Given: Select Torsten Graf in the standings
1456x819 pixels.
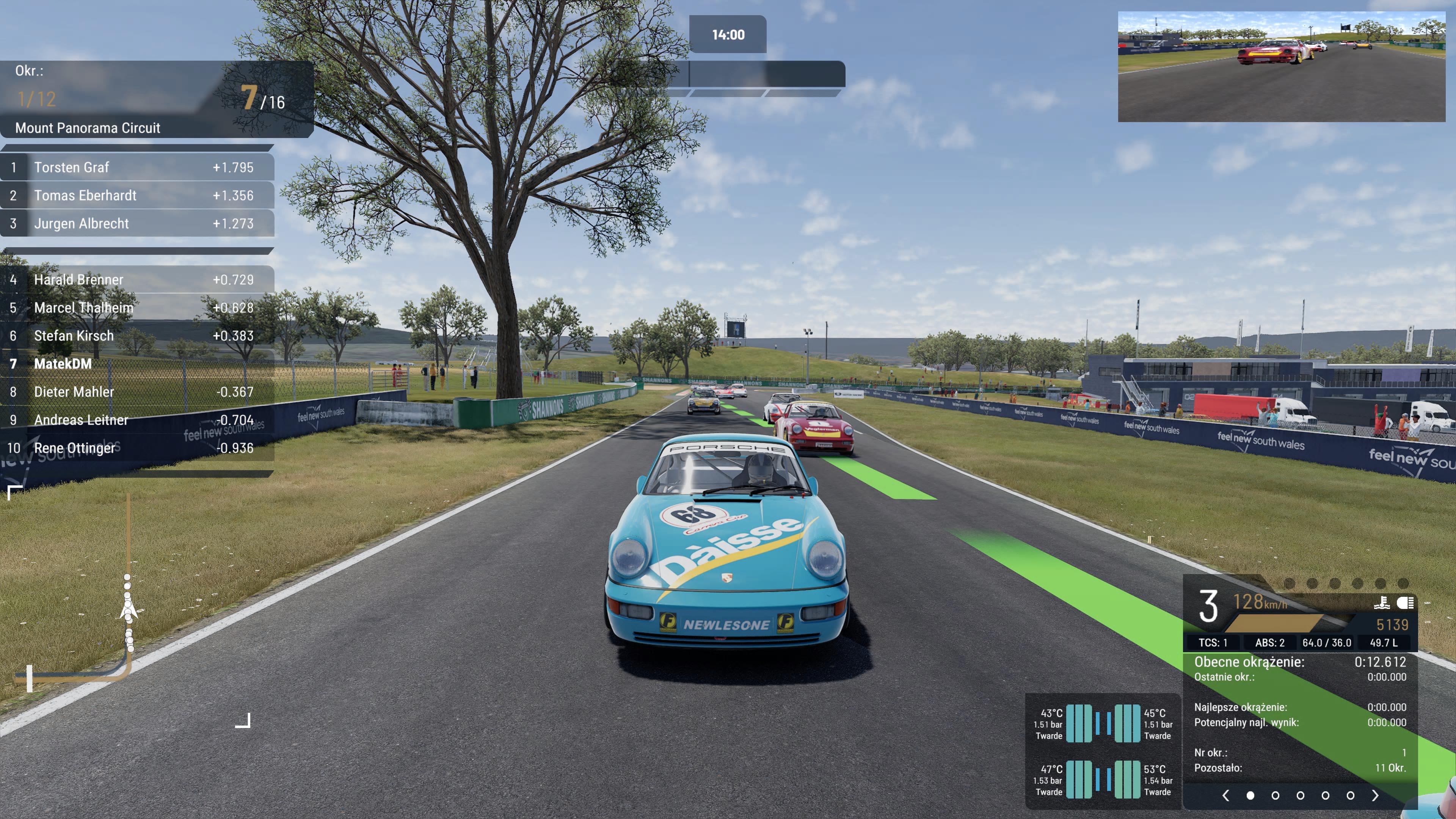Looking at the screenshot, I should point(137,167).
